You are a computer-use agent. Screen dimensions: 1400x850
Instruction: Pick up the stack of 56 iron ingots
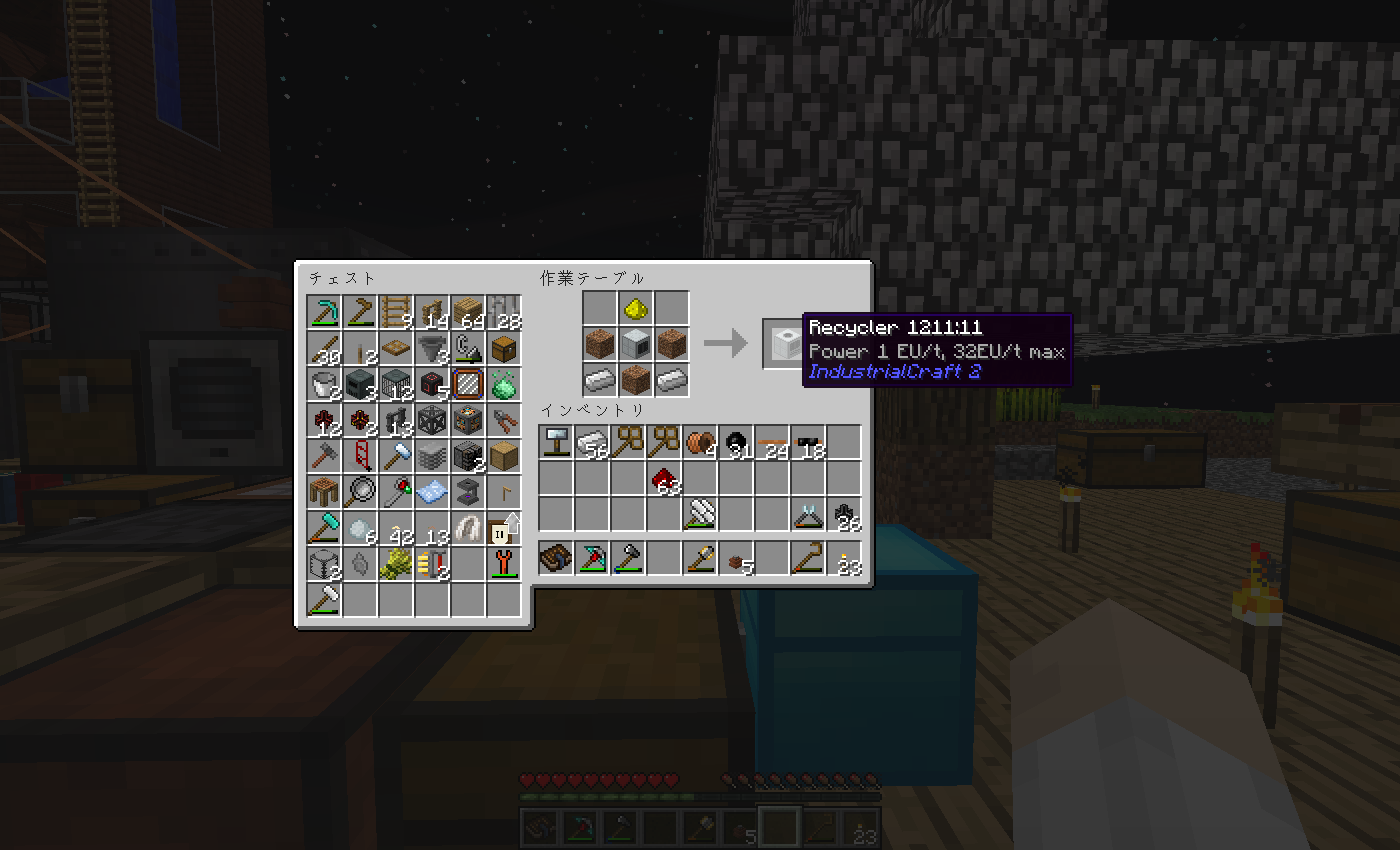pyautogui.click(x=592, y=442)
